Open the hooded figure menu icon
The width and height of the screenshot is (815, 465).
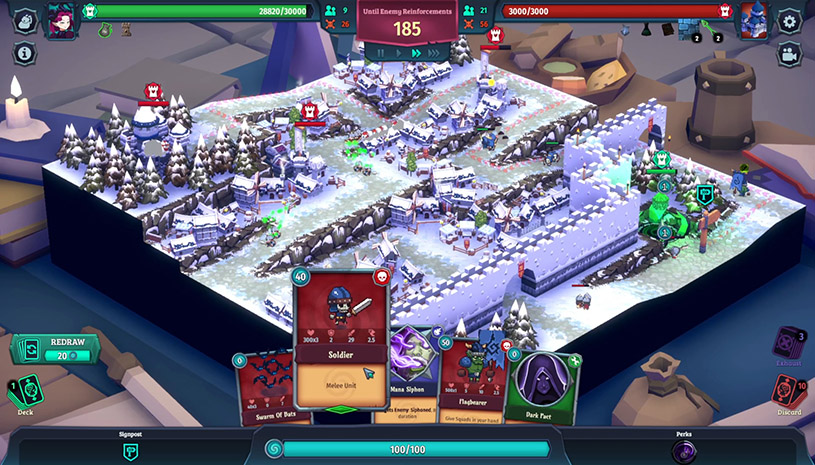point(25,20)
